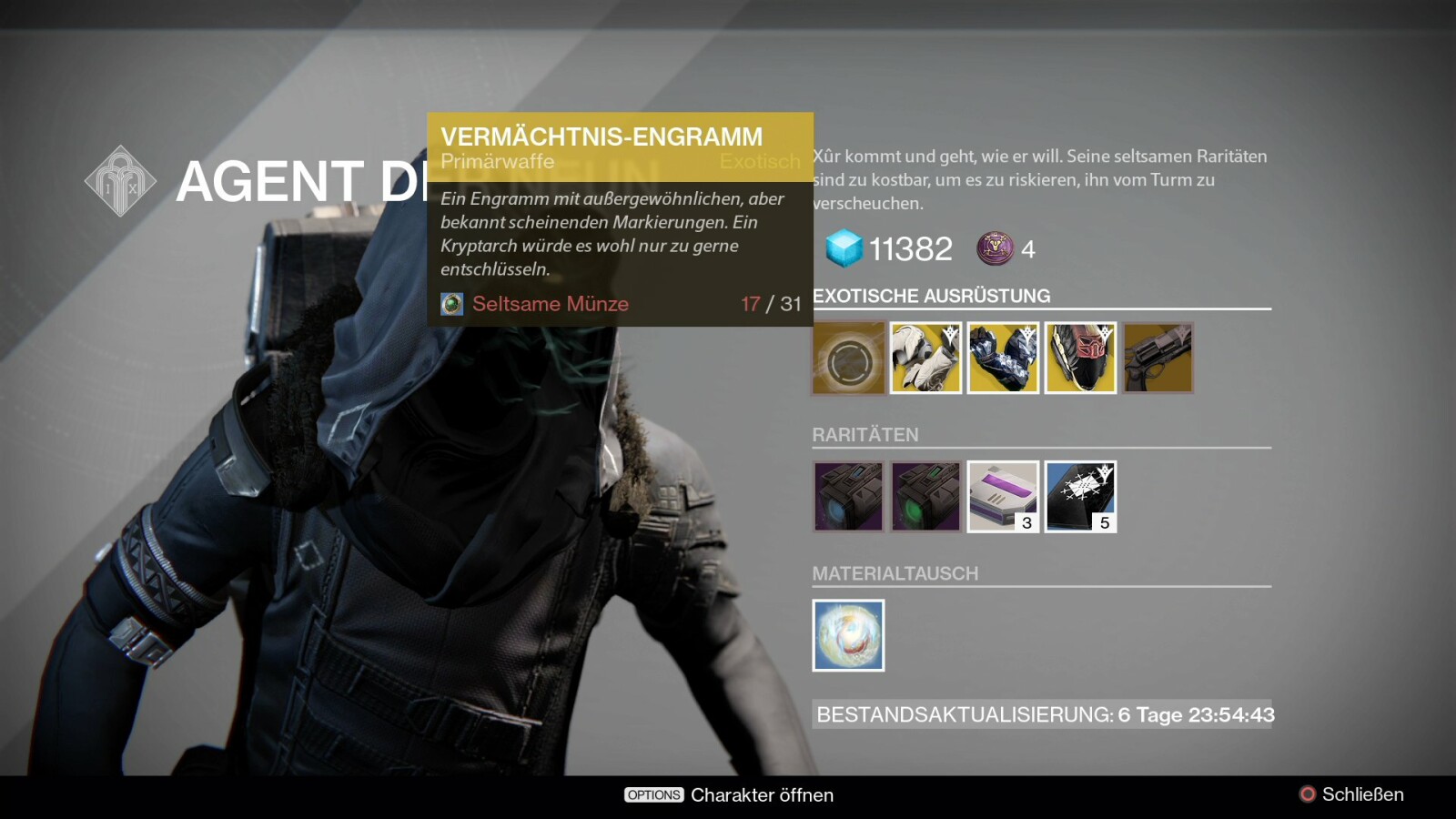
Task: Open the Materialtausch swirling orb item
Action: tap(848, 635)
